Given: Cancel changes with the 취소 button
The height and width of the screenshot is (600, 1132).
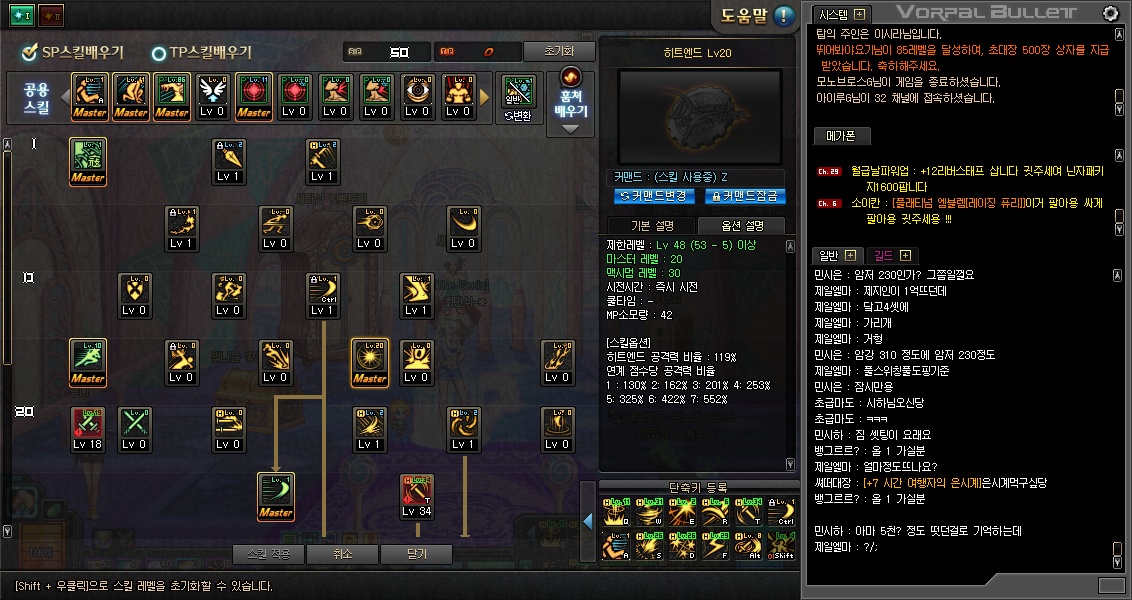Looking at the screenshot, I should (343, 553).
